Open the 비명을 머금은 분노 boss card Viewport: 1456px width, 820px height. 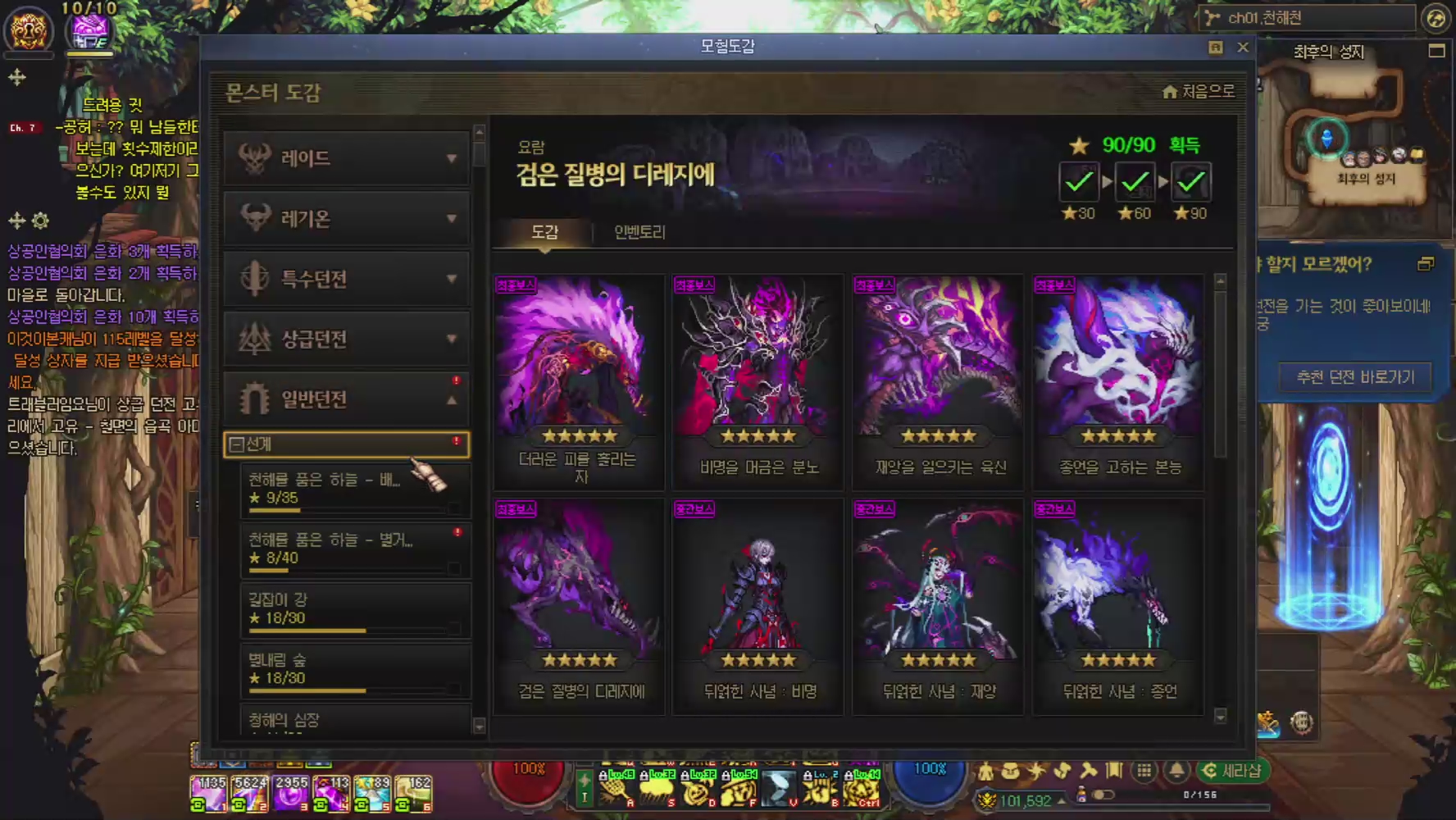pos(758,381)
